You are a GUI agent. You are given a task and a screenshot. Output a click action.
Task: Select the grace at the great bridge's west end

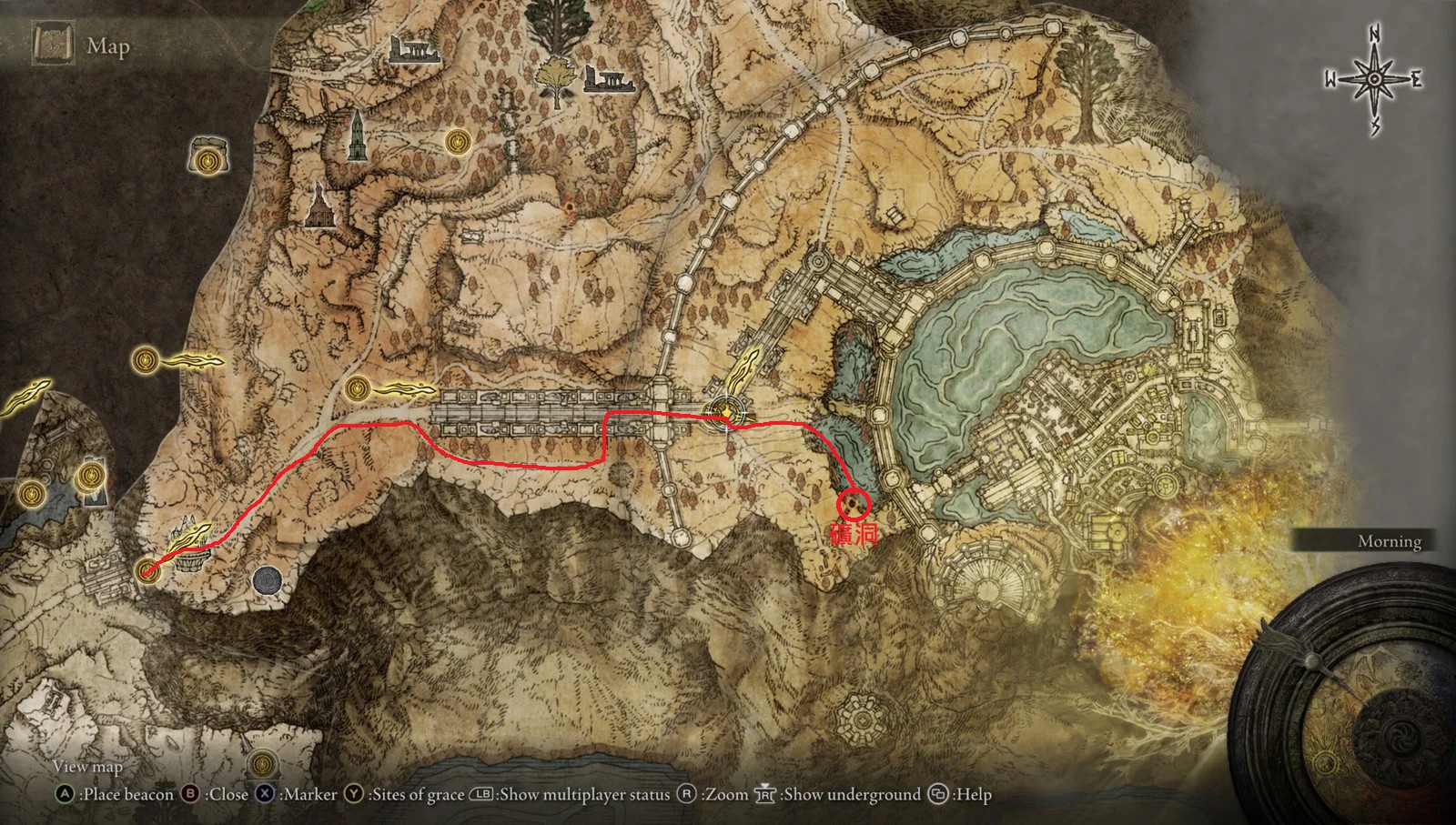(x=357, y=389)
